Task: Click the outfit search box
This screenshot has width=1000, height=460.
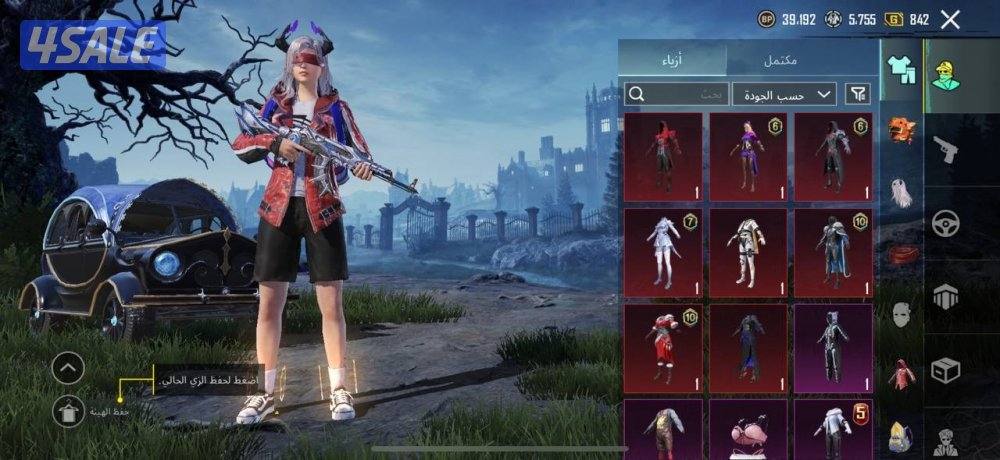Action: [676, 94]
